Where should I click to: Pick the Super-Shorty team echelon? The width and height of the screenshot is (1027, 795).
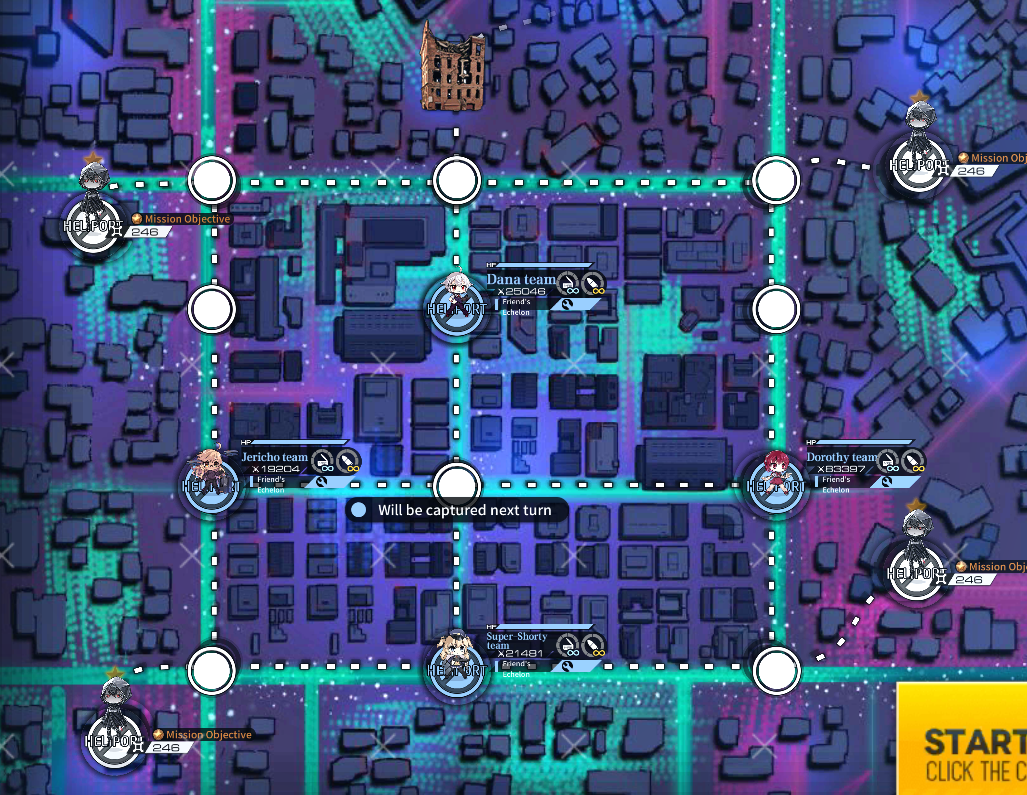tap(457, 658)
